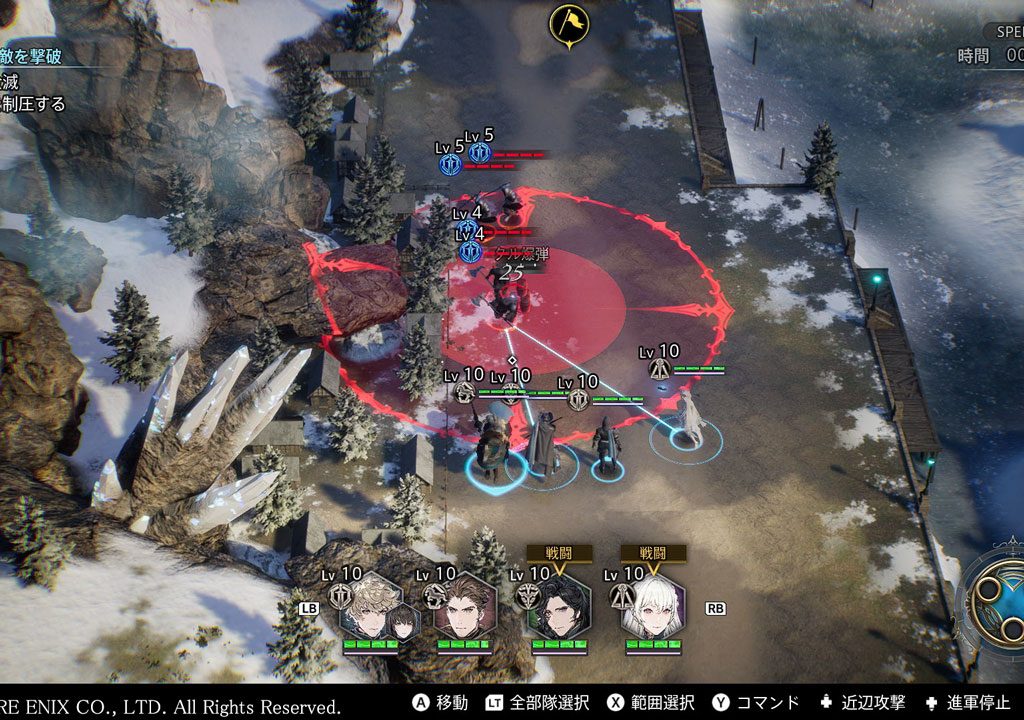
Task: Click the yellow flag objective marker
Action: [569, 23]
